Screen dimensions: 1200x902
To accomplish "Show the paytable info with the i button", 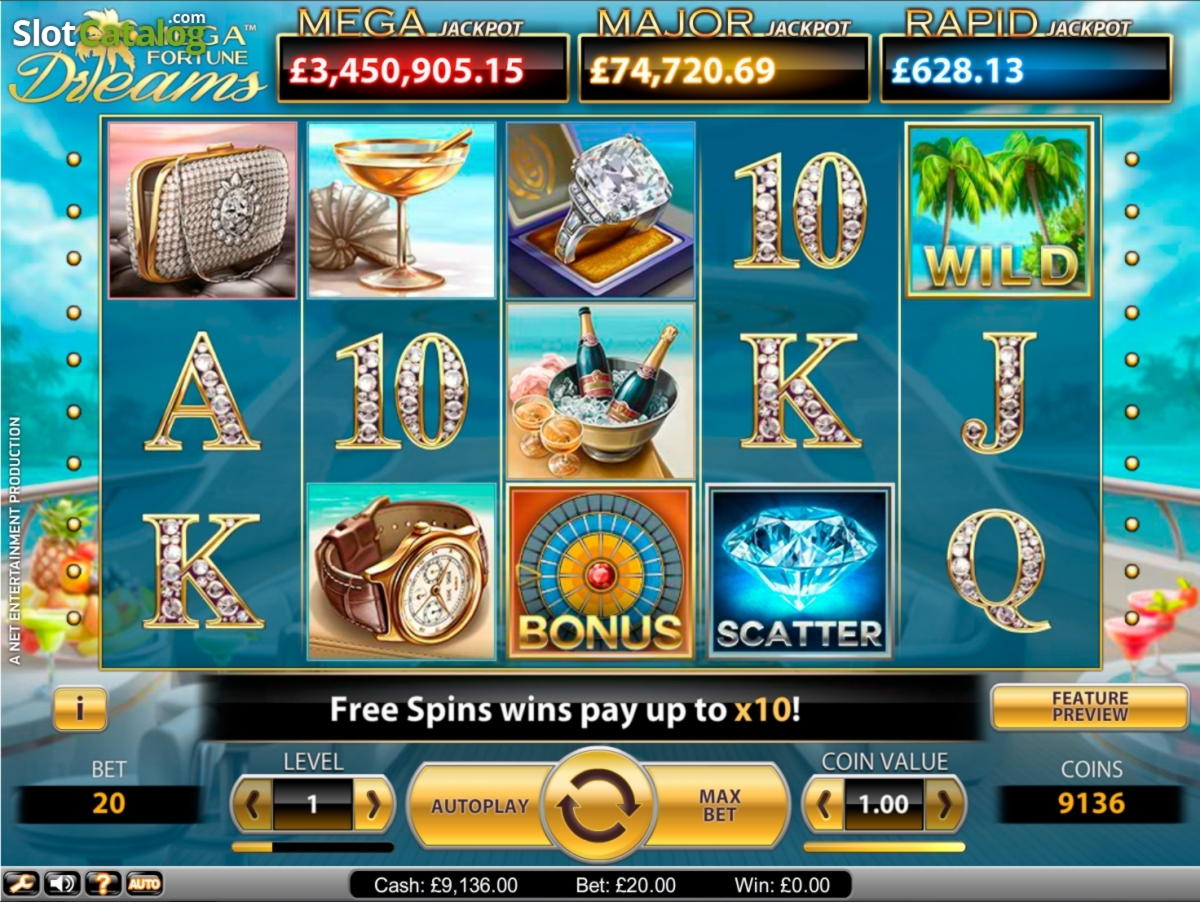I will [x=80, y=709].
